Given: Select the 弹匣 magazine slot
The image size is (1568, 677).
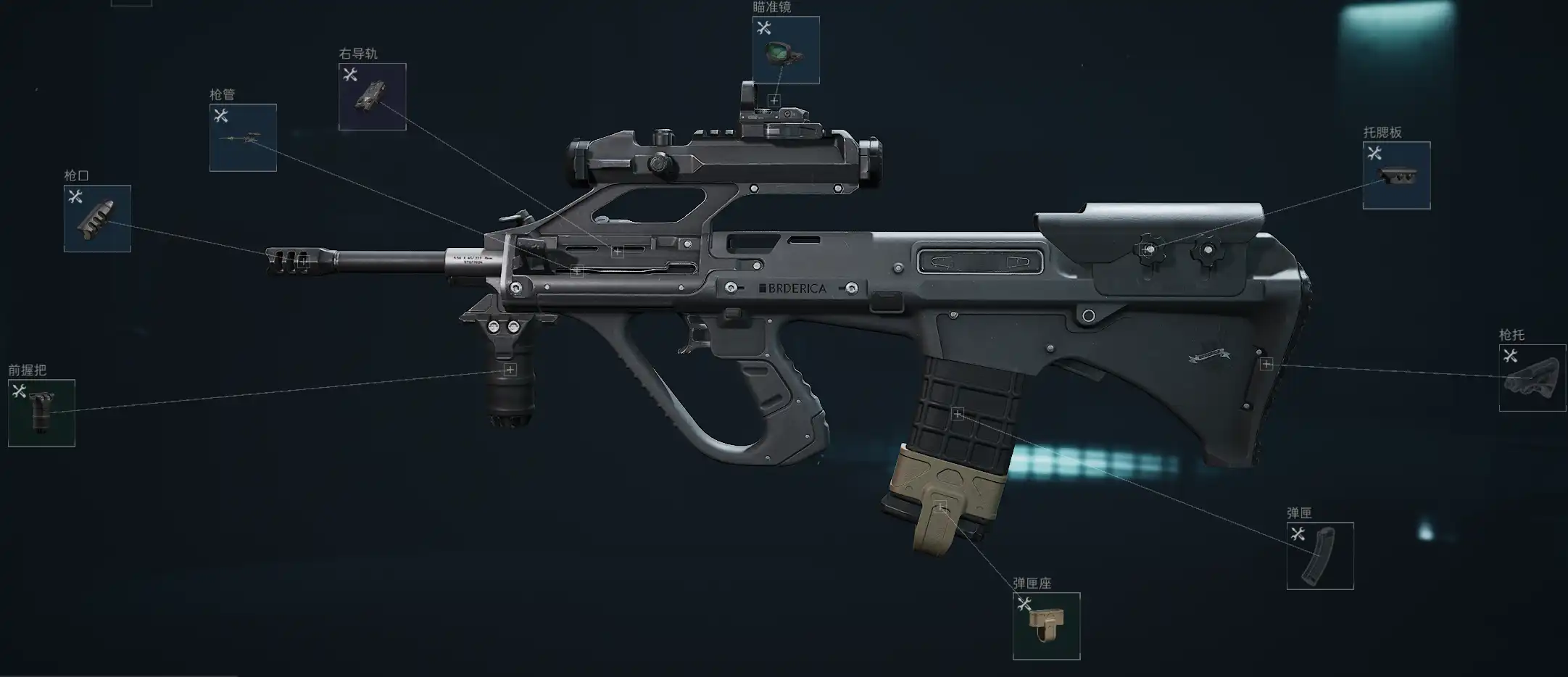Looking at the screenshot, I should click(x=1319, y=556).
